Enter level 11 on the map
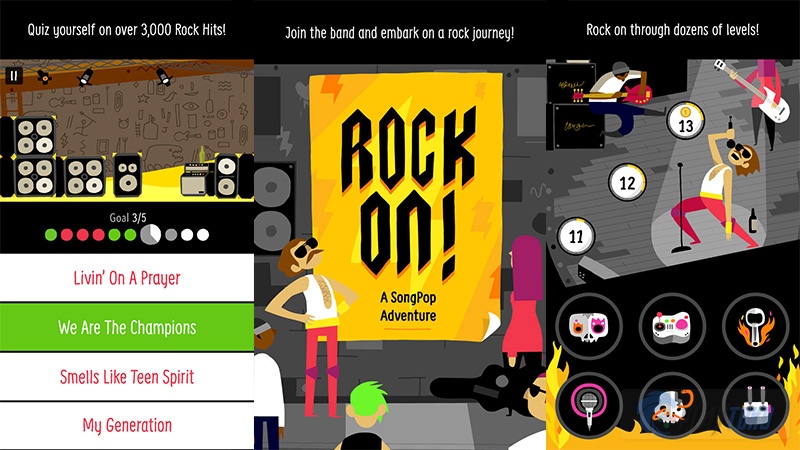 (x=575, y=236)
